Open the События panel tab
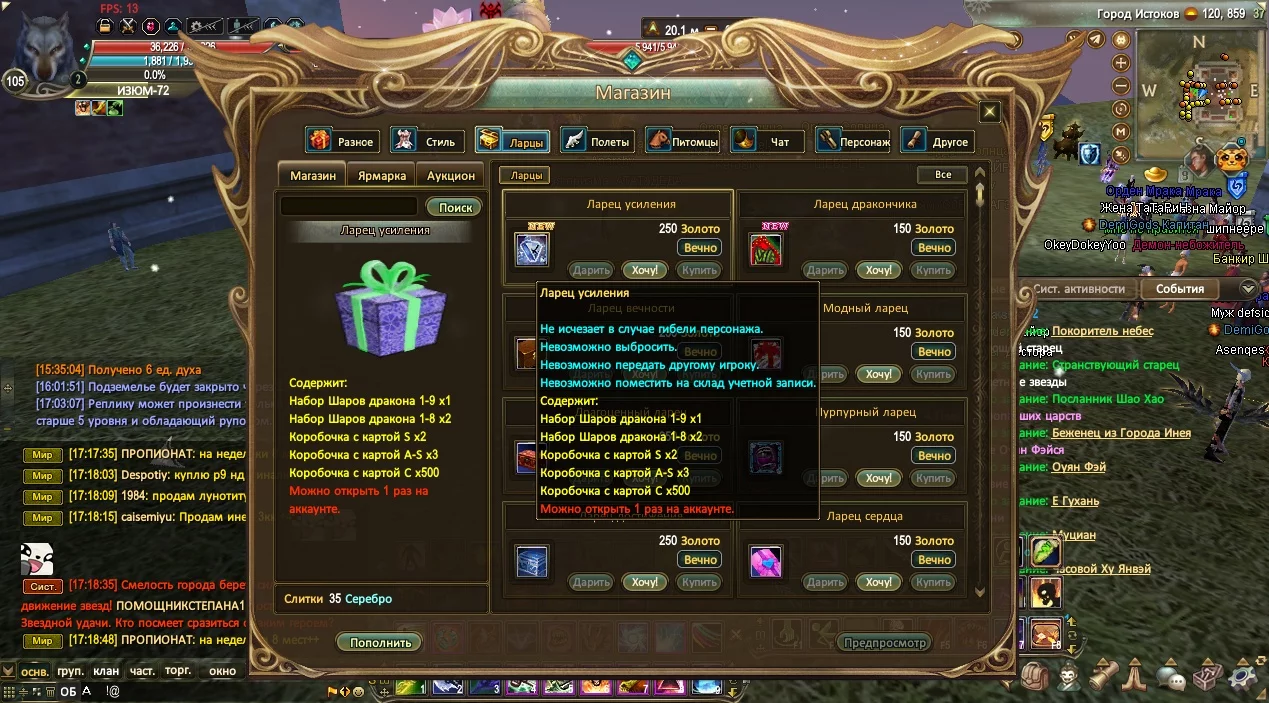This screenshot has width=1269, height=703. click(x=1179, y=289)
